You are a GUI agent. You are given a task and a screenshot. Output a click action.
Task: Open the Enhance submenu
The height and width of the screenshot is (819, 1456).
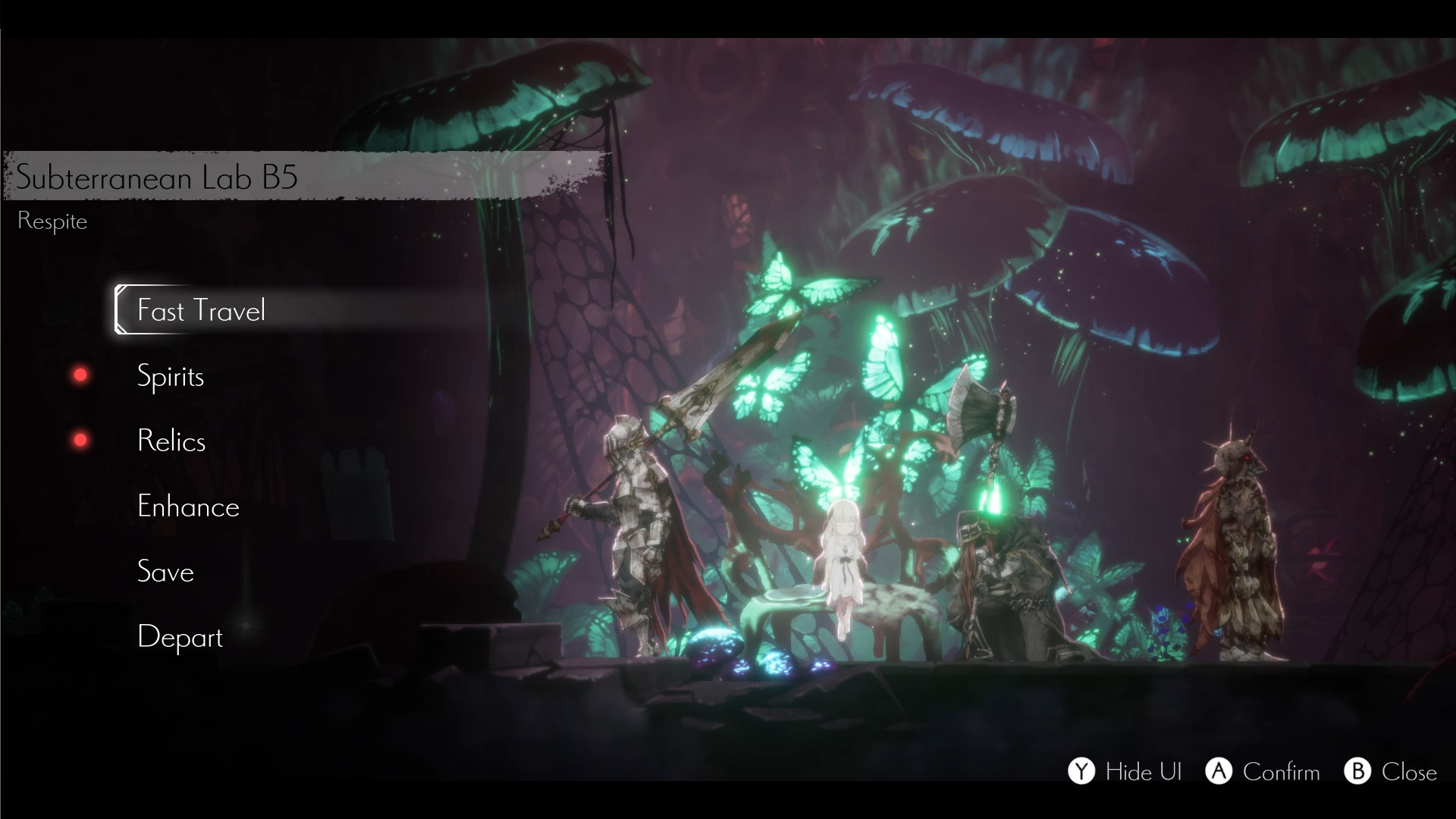(188, 507)
